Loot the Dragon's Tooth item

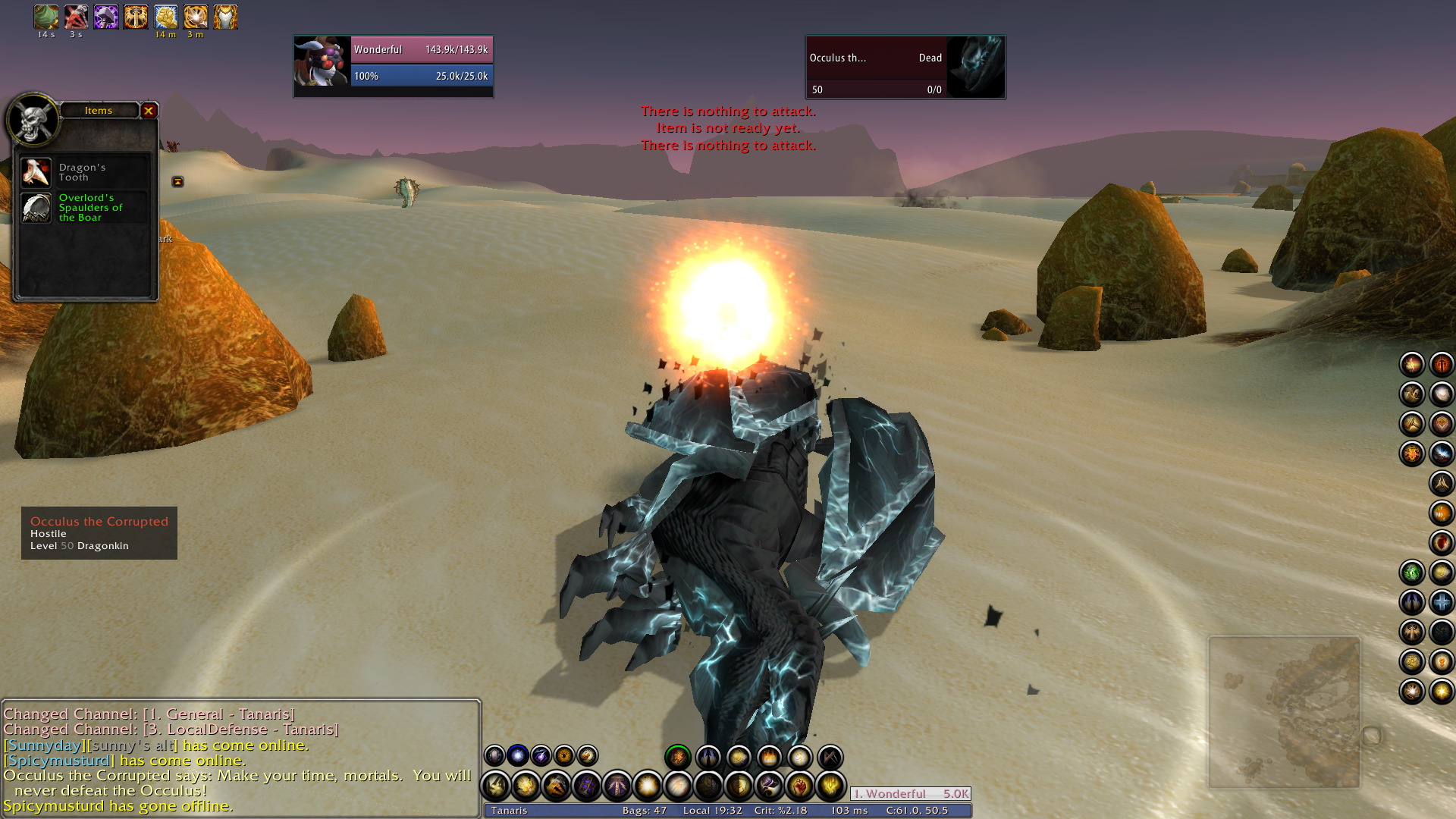pyautogui.click(x=36, y=173)
